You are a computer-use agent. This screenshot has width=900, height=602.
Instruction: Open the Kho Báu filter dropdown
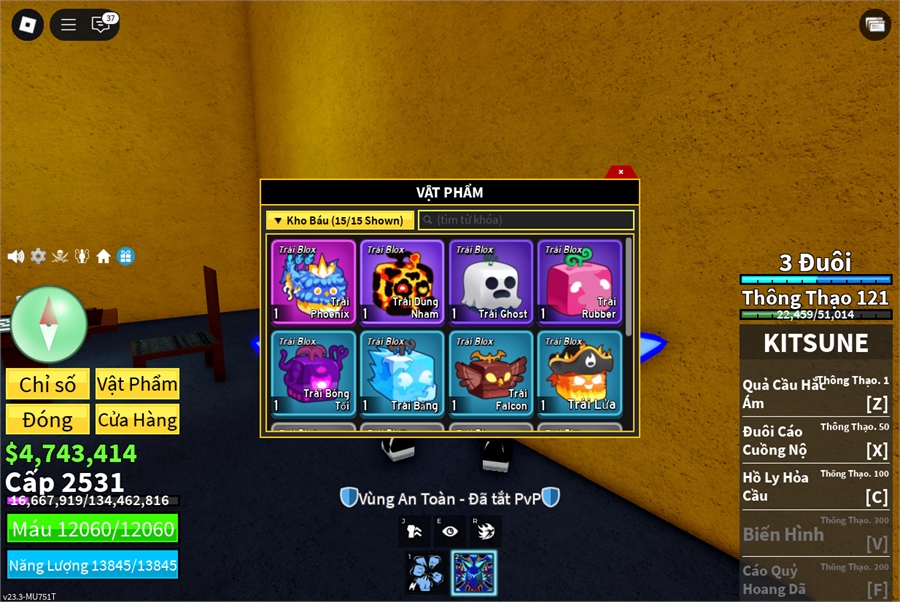339,220
